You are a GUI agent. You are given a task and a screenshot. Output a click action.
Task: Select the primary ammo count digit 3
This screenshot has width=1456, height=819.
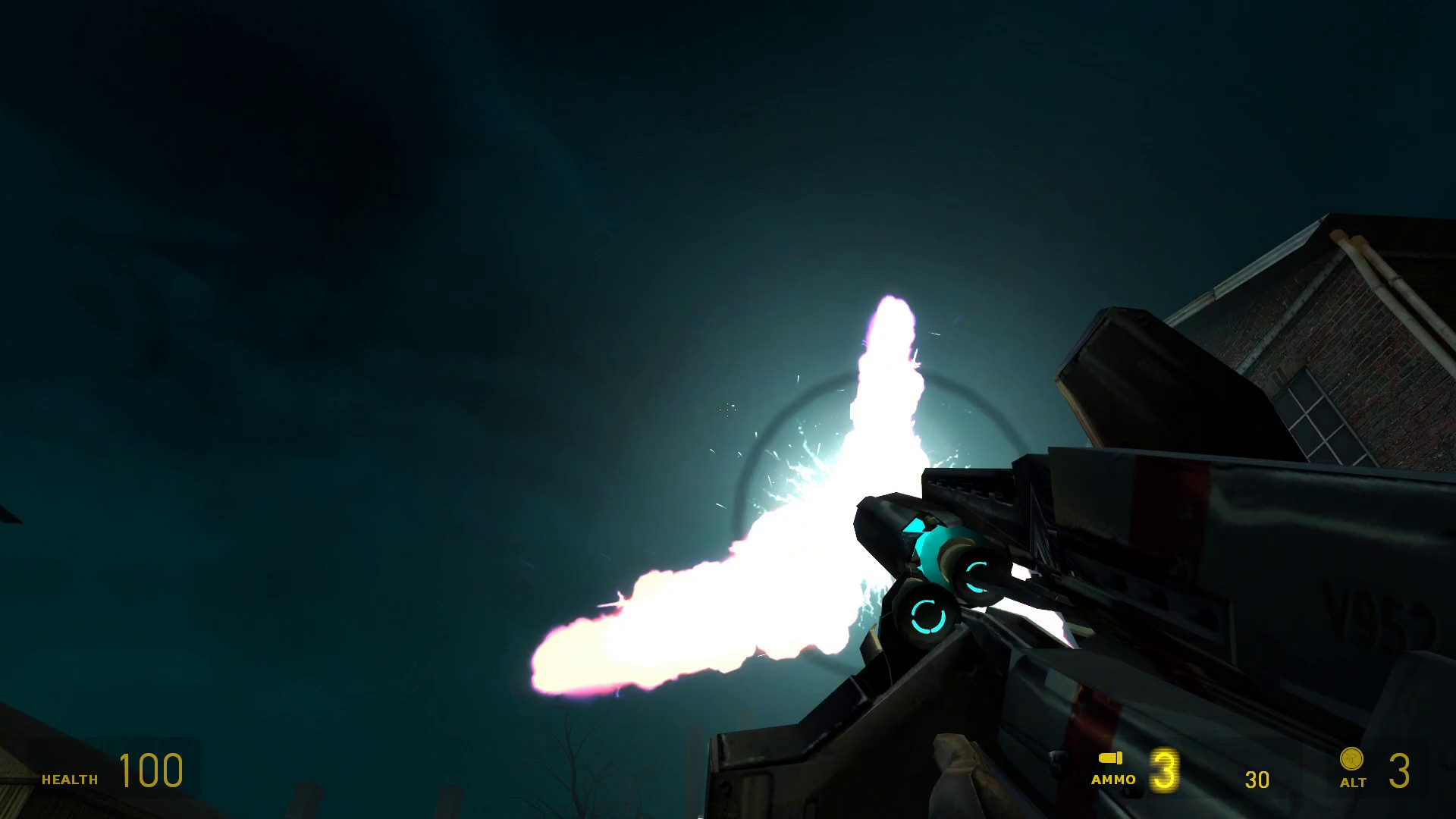pyautogui.click(x=1165, y=771)
